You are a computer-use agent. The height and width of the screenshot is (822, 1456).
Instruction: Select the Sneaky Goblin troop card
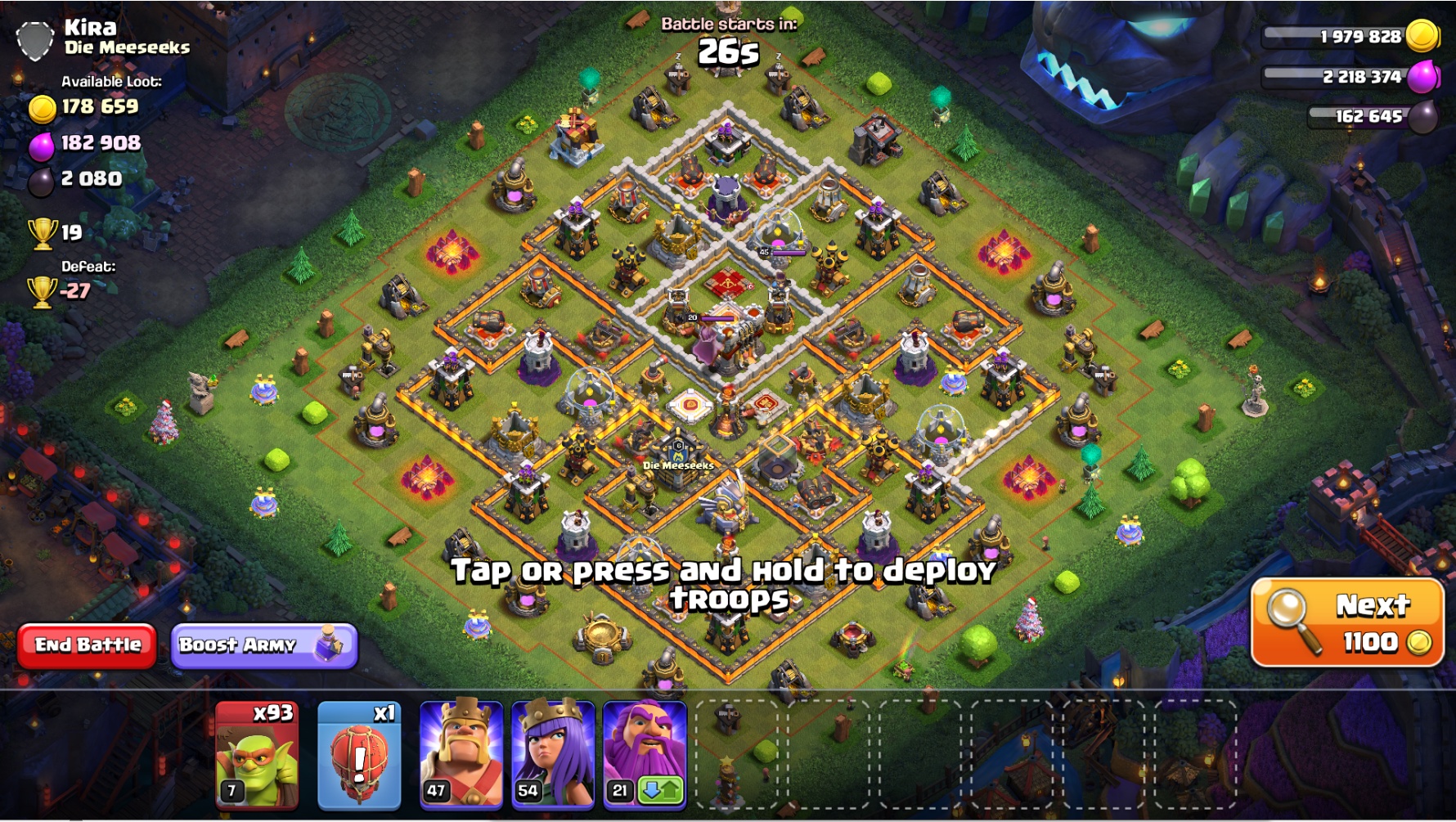[257, 754]
